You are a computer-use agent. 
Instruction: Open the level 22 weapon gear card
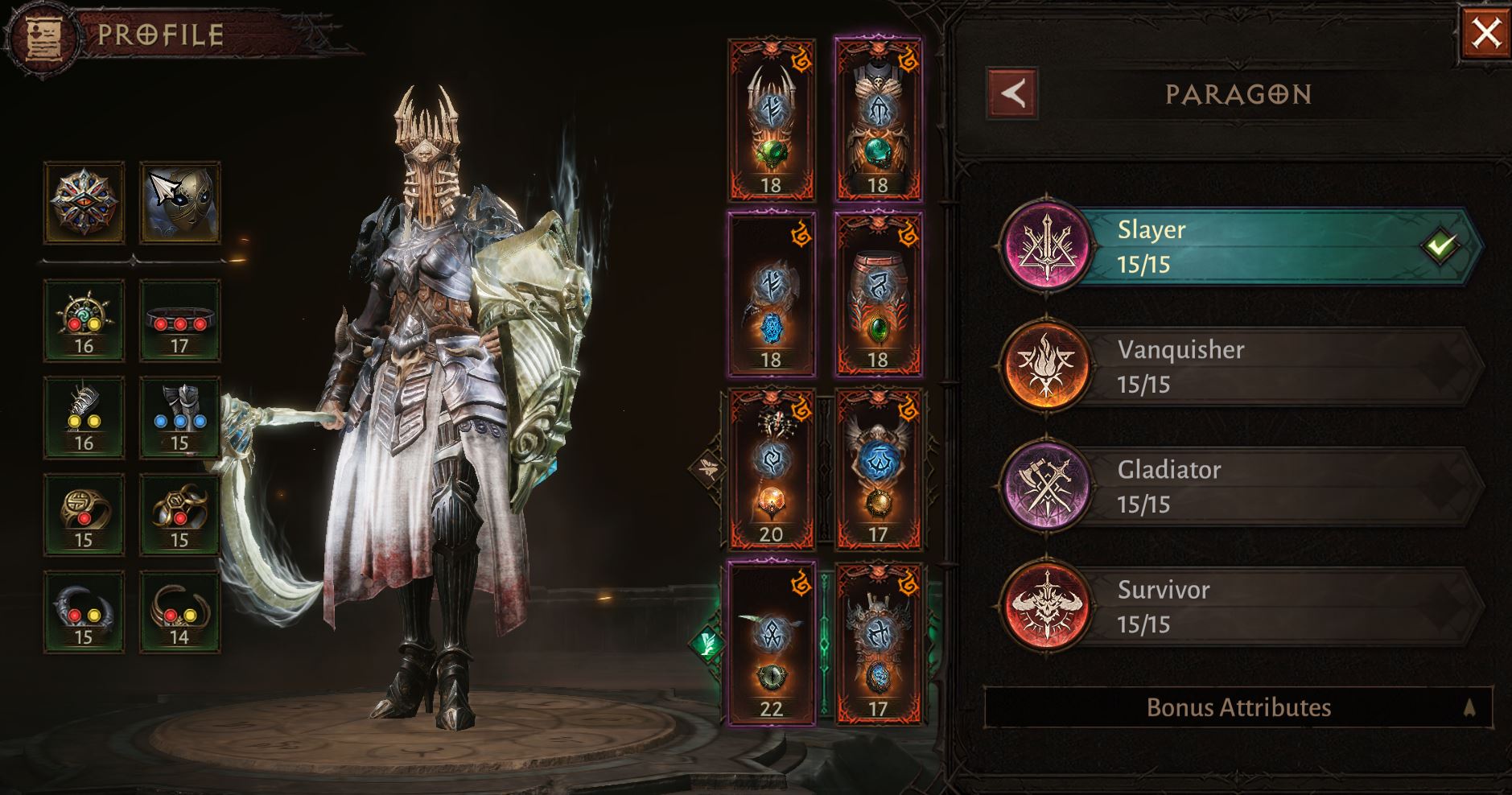pyautogui.click(x=771, y=644)
